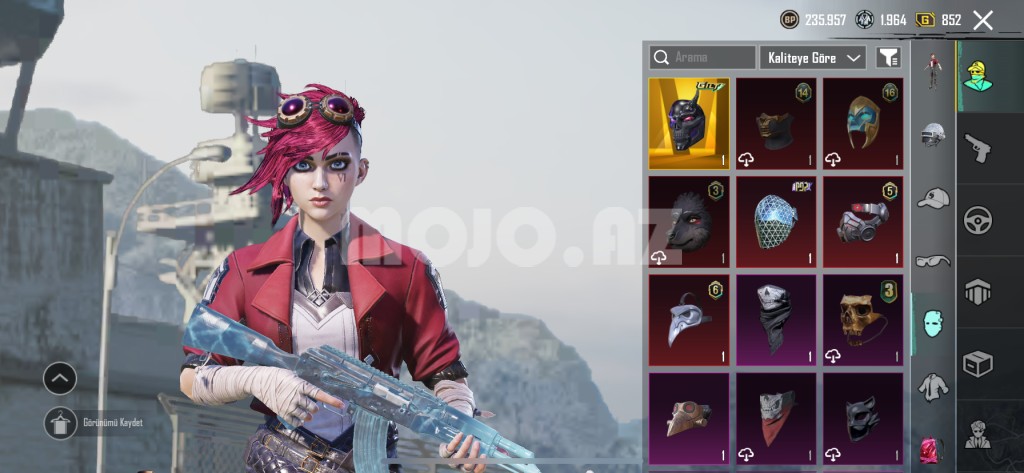Pick the blue diamond mesh mask
This screenshot has width=1024, height=473.
click(776, 222)
